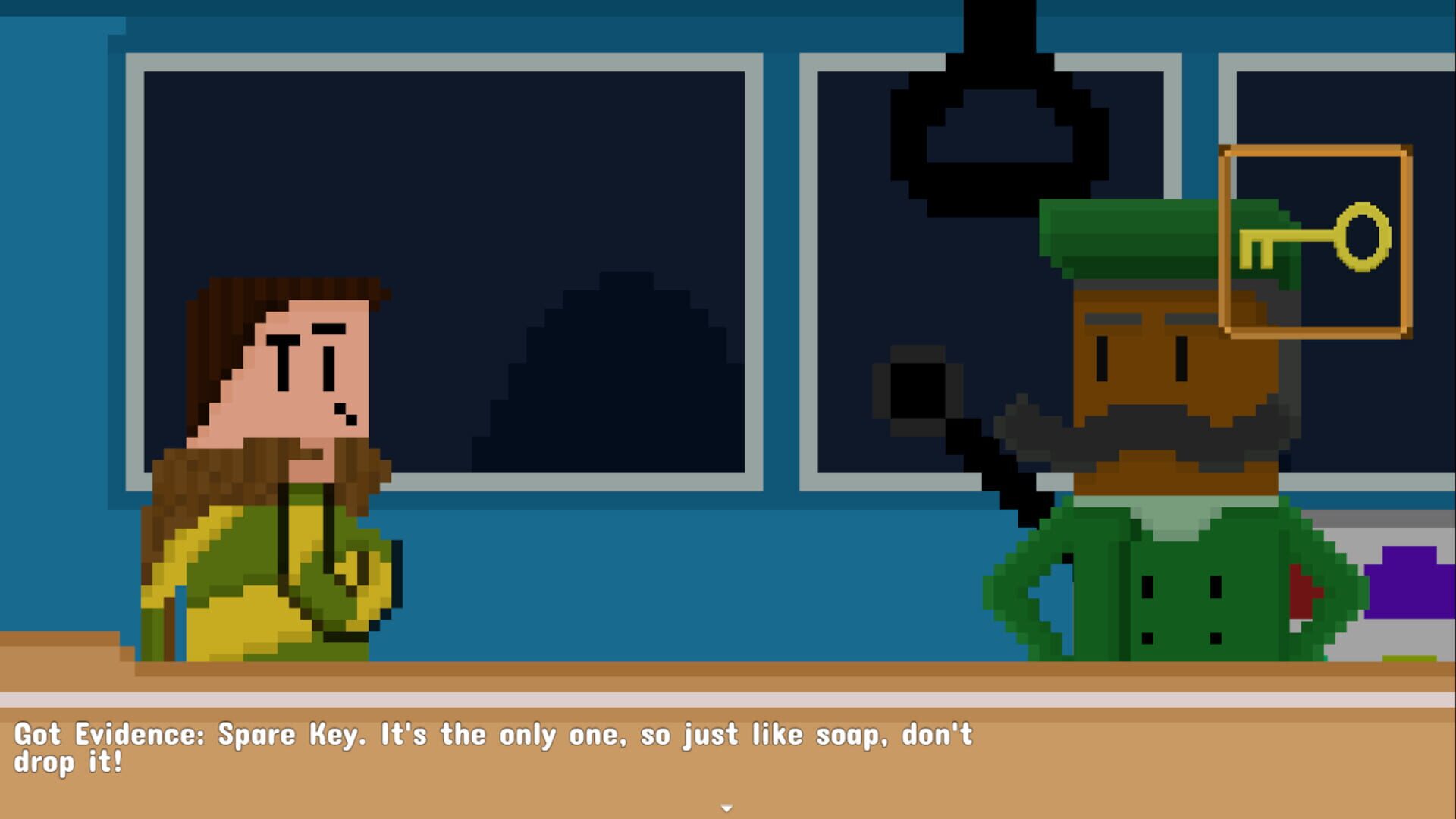Click the chevron below the dialogue text

pos(728,808)
